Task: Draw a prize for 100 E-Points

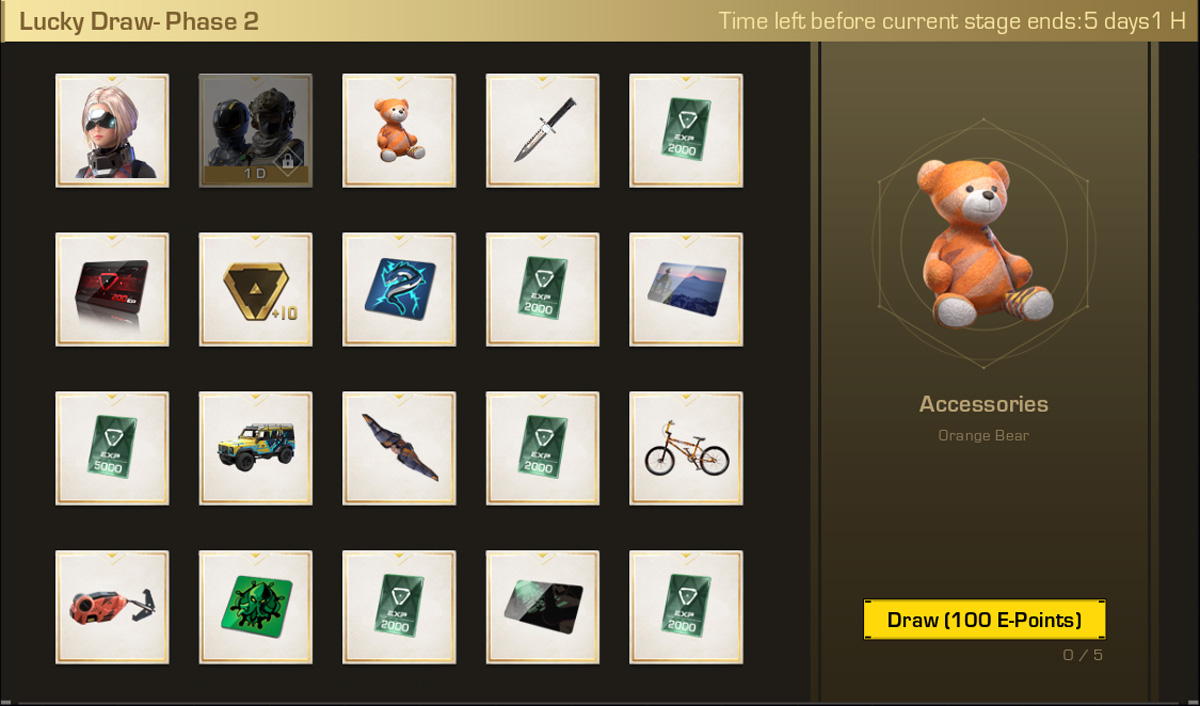Action: [x=984, y=620]
